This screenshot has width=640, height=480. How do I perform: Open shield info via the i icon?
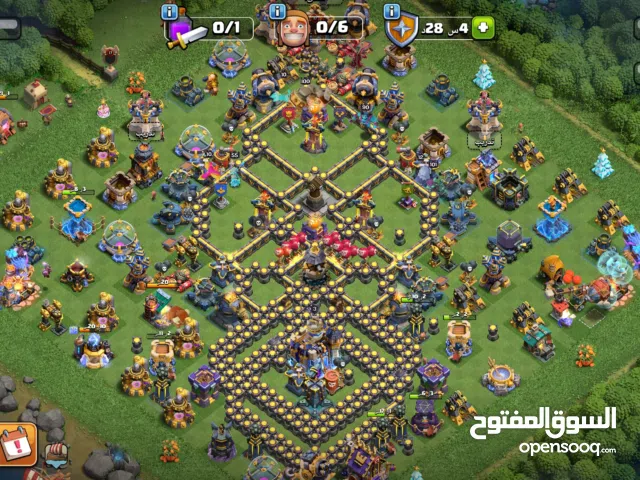point(390,13)
